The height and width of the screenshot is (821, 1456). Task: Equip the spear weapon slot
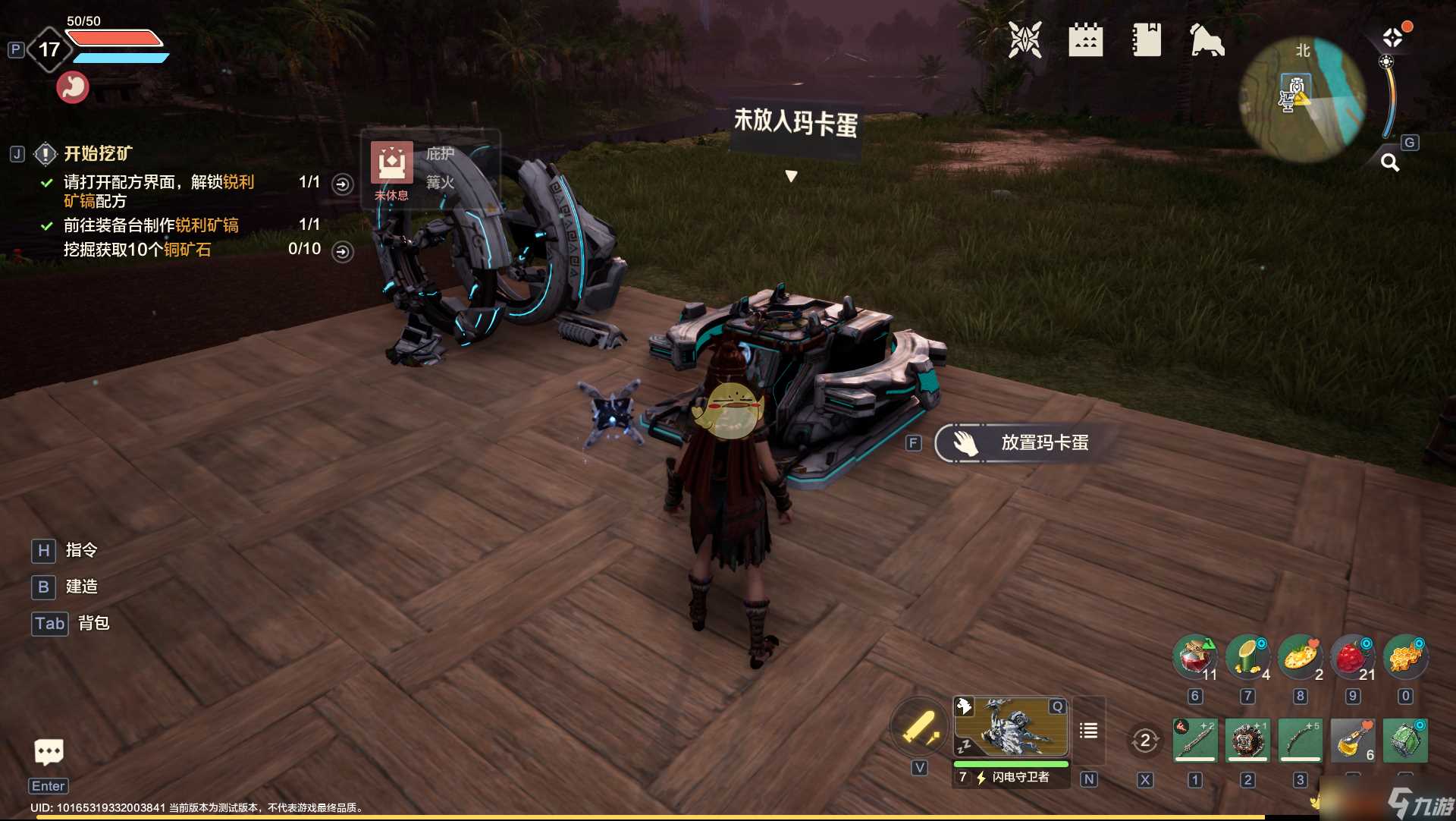[1195, 740]
